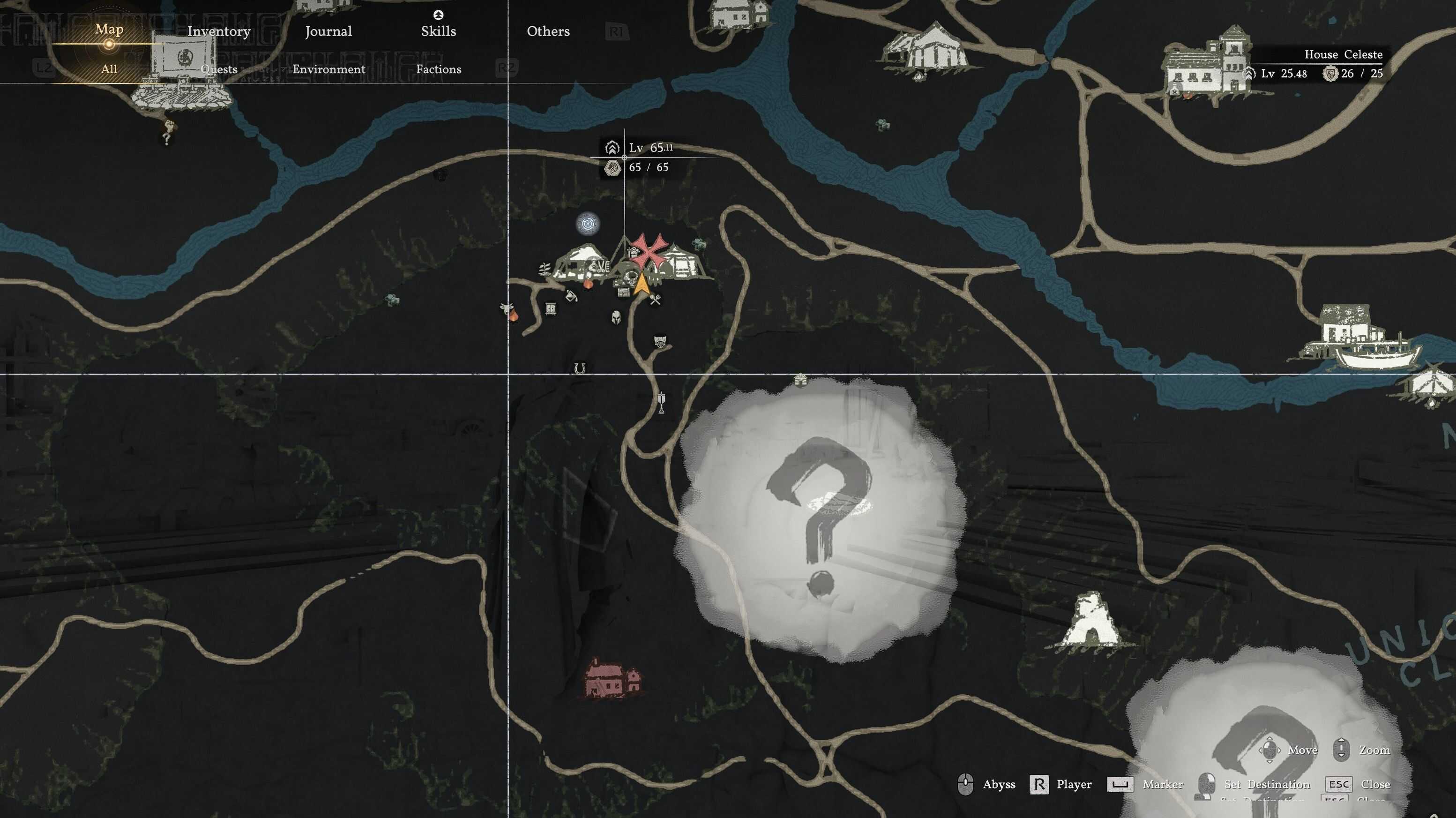Select the Others tab

pyautogui.click(x=548, y=31)
